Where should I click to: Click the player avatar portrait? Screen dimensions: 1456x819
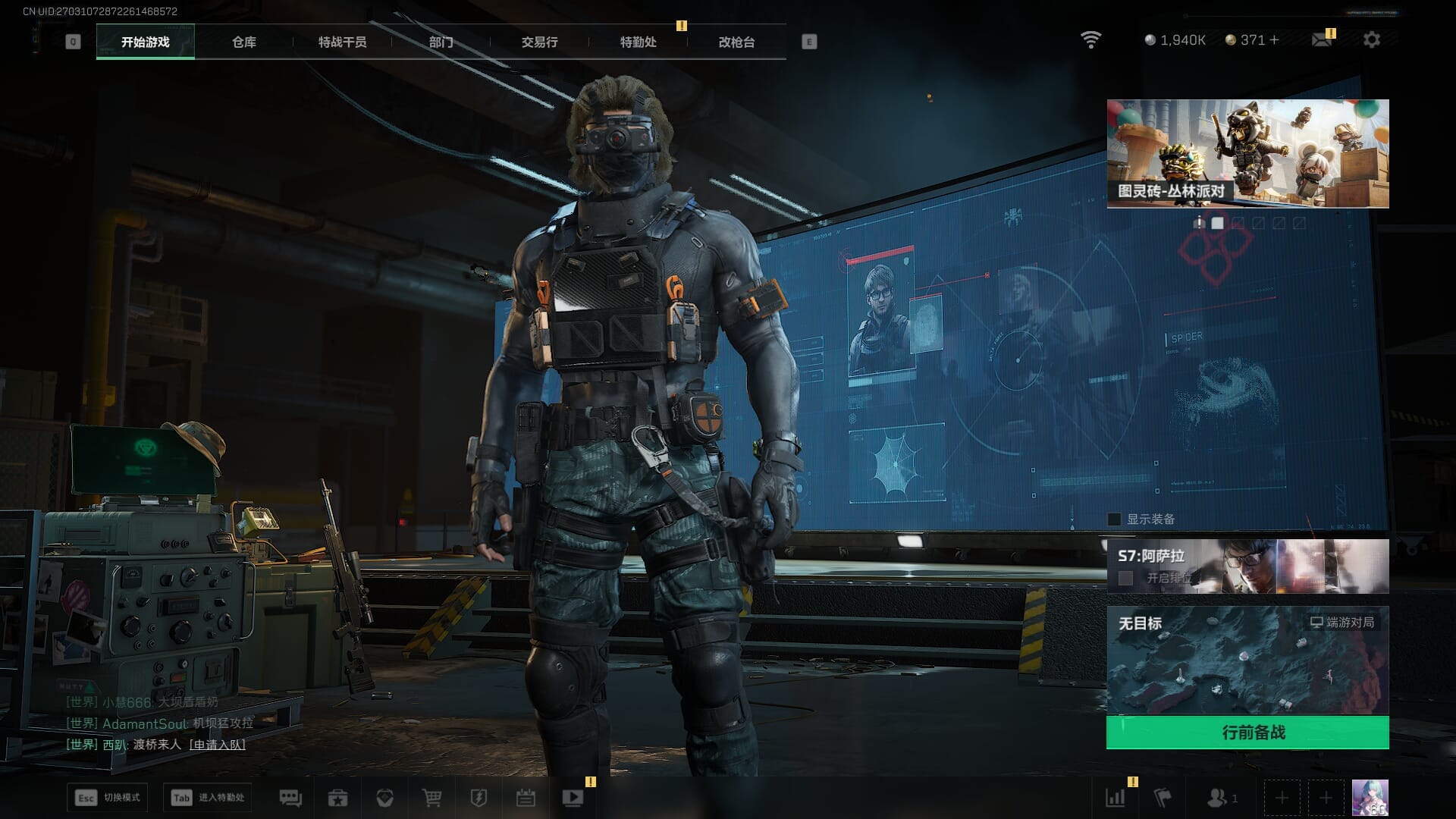1370,798
